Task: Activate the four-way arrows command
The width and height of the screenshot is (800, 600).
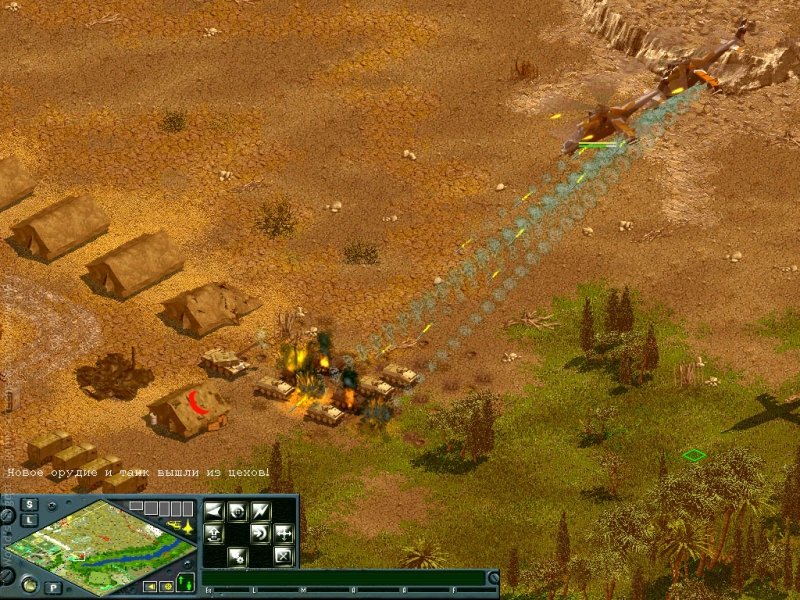Action: [x=283, y=533]
